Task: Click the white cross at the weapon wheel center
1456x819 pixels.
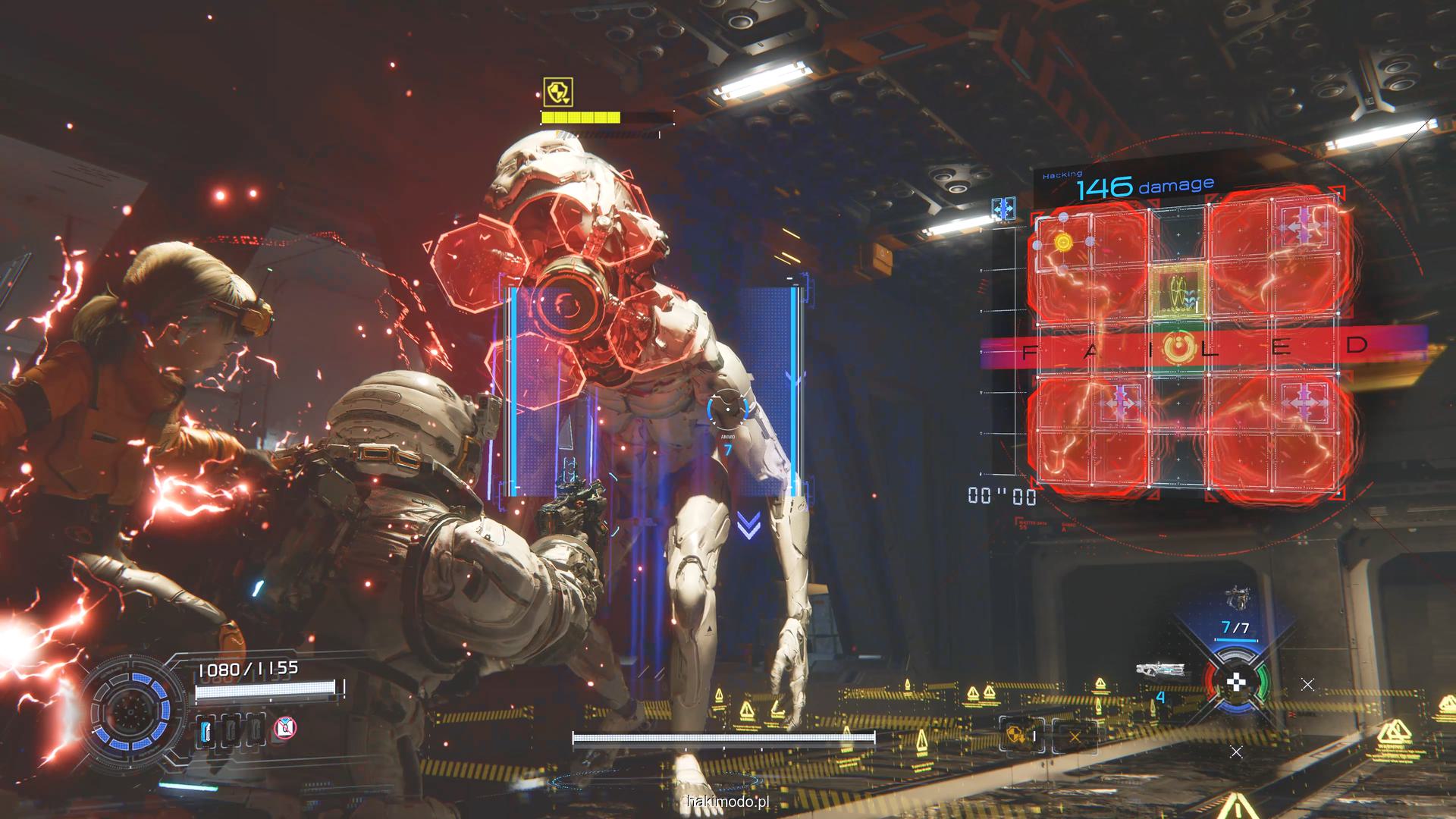Action: pyautogui.click(x=1236, y=683)
